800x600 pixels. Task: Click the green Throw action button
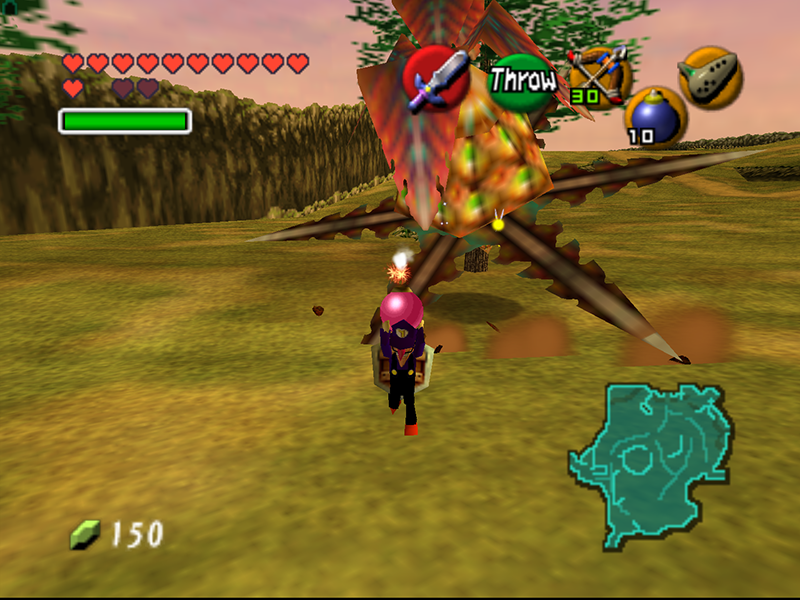coord(521,81)
